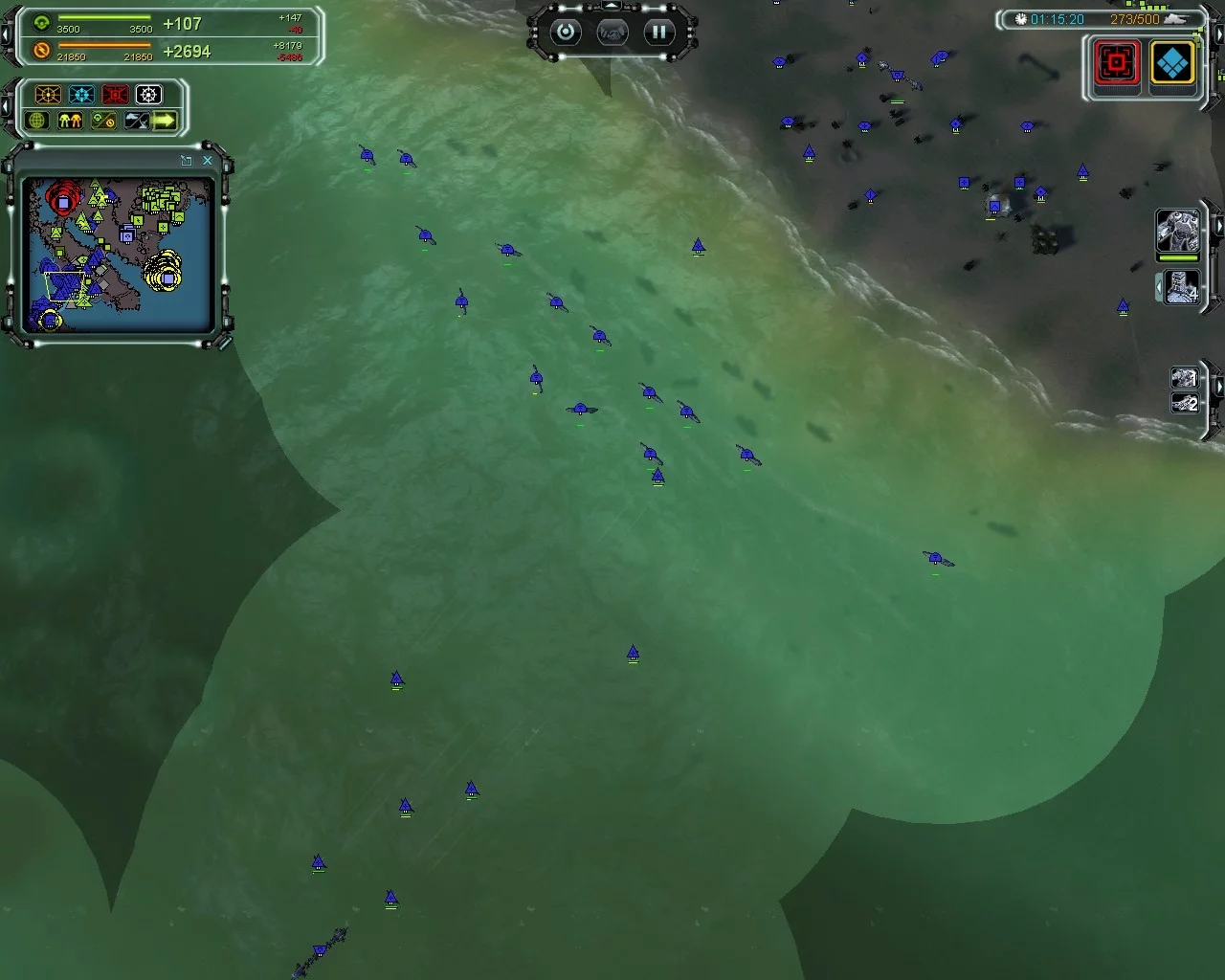Expand the yellow arrow options button
The image size is (1225, 980).
165,121
